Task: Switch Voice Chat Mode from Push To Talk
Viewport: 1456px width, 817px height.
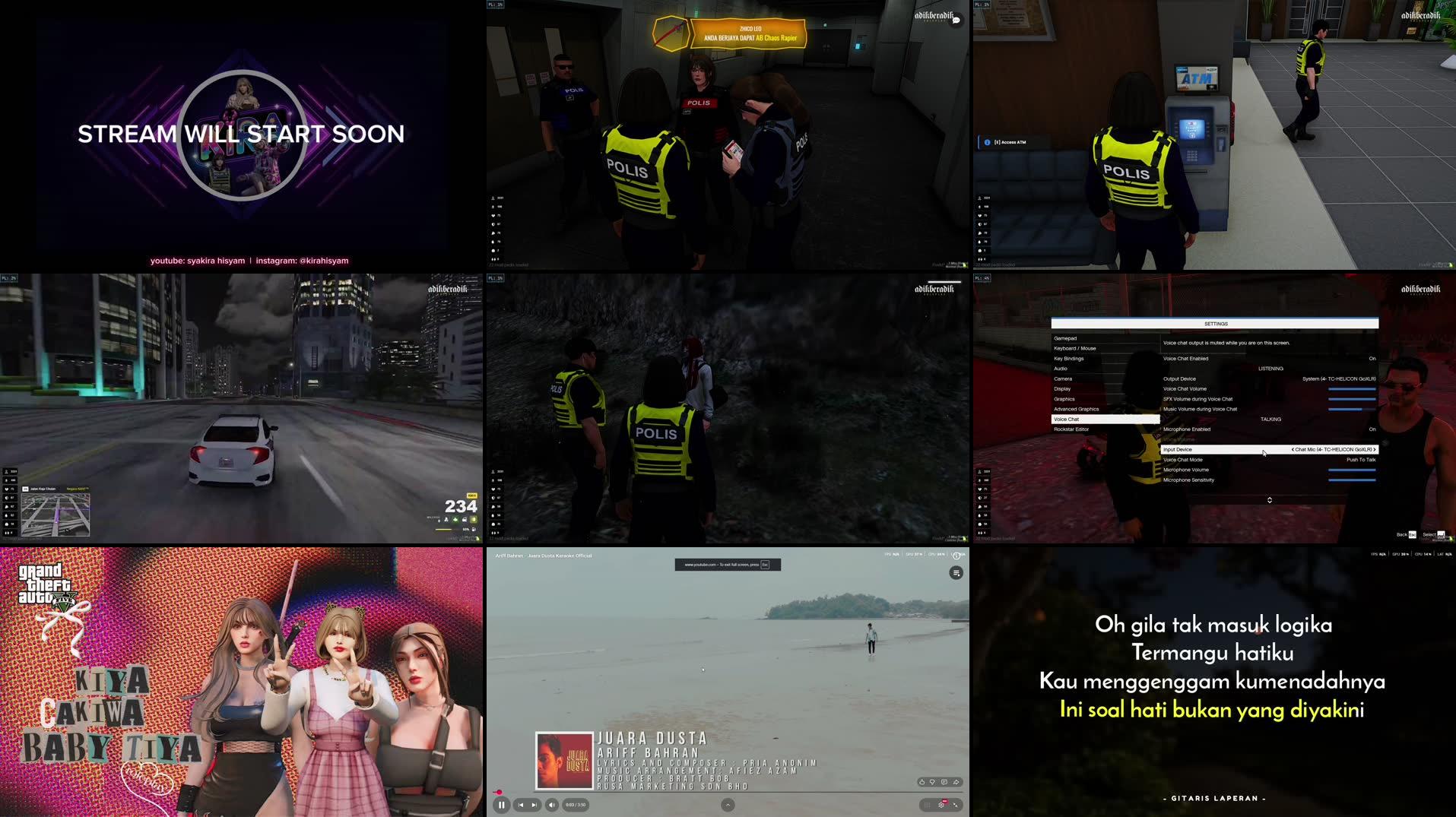Action: [1361, 460]
